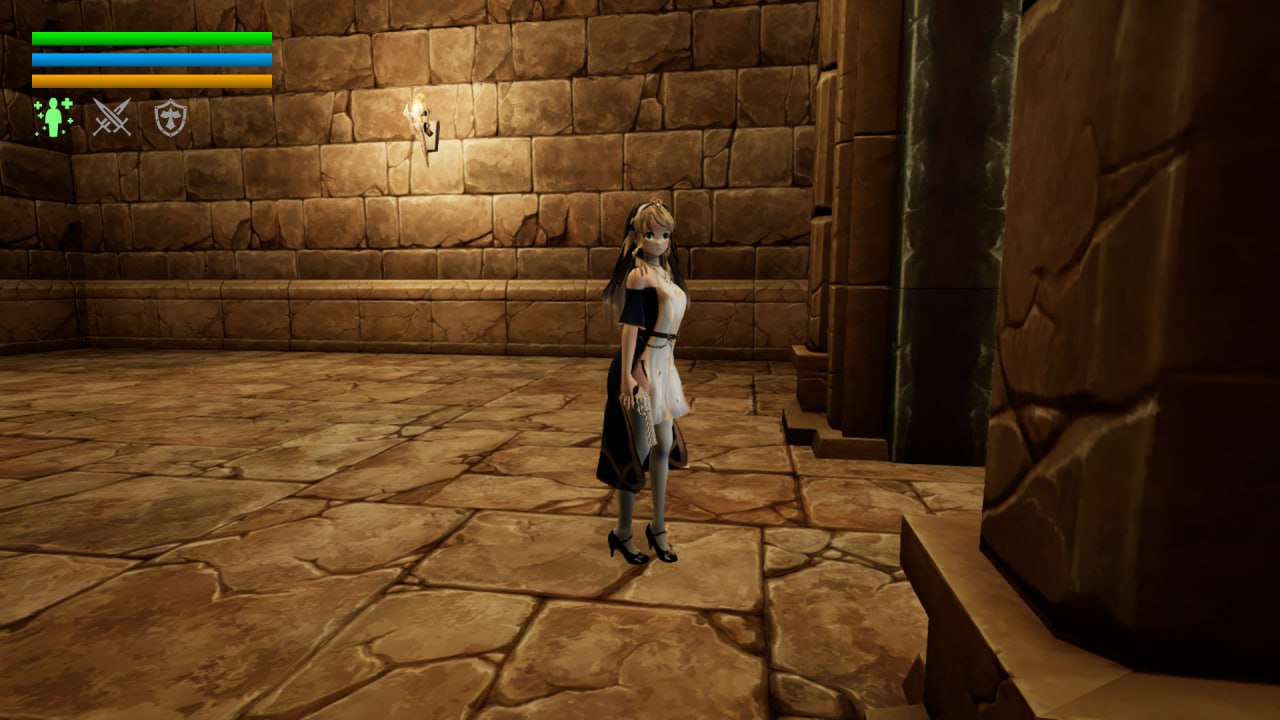Select the crossed swords attack icon
The image size is (1280, 720).
[x=112, y=118]
